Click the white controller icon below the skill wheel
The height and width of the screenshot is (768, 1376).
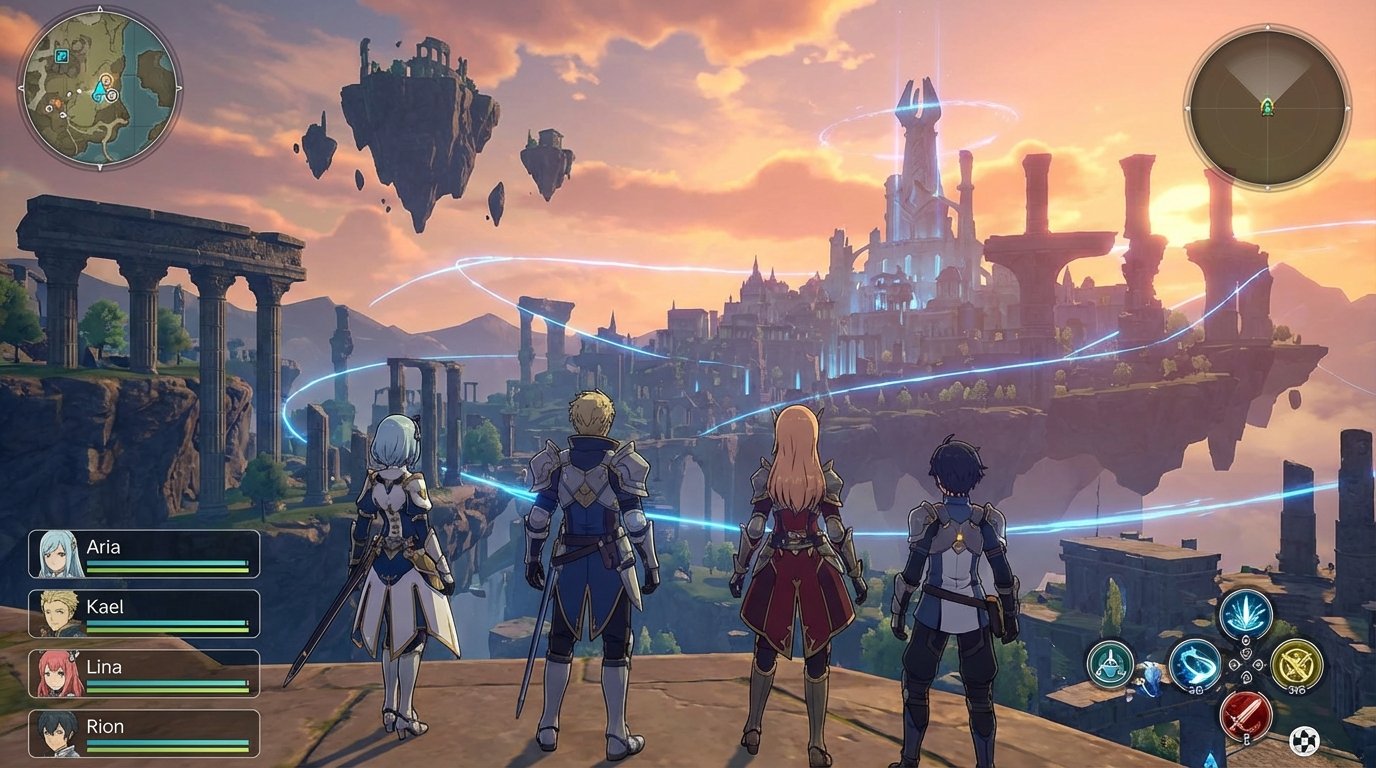tap(1306, 740)
